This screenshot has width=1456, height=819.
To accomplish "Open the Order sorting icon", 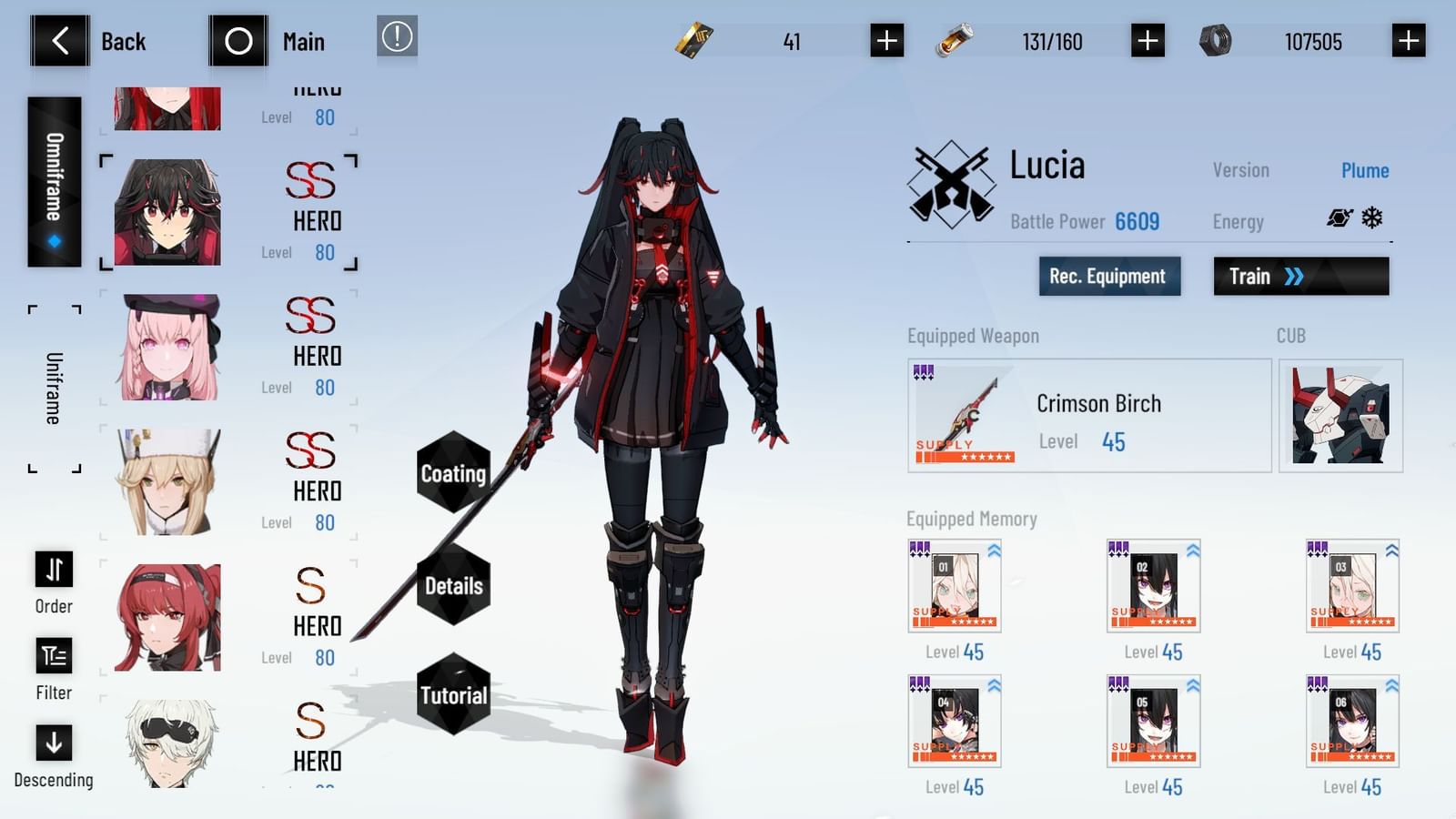I will coord(53,570).
